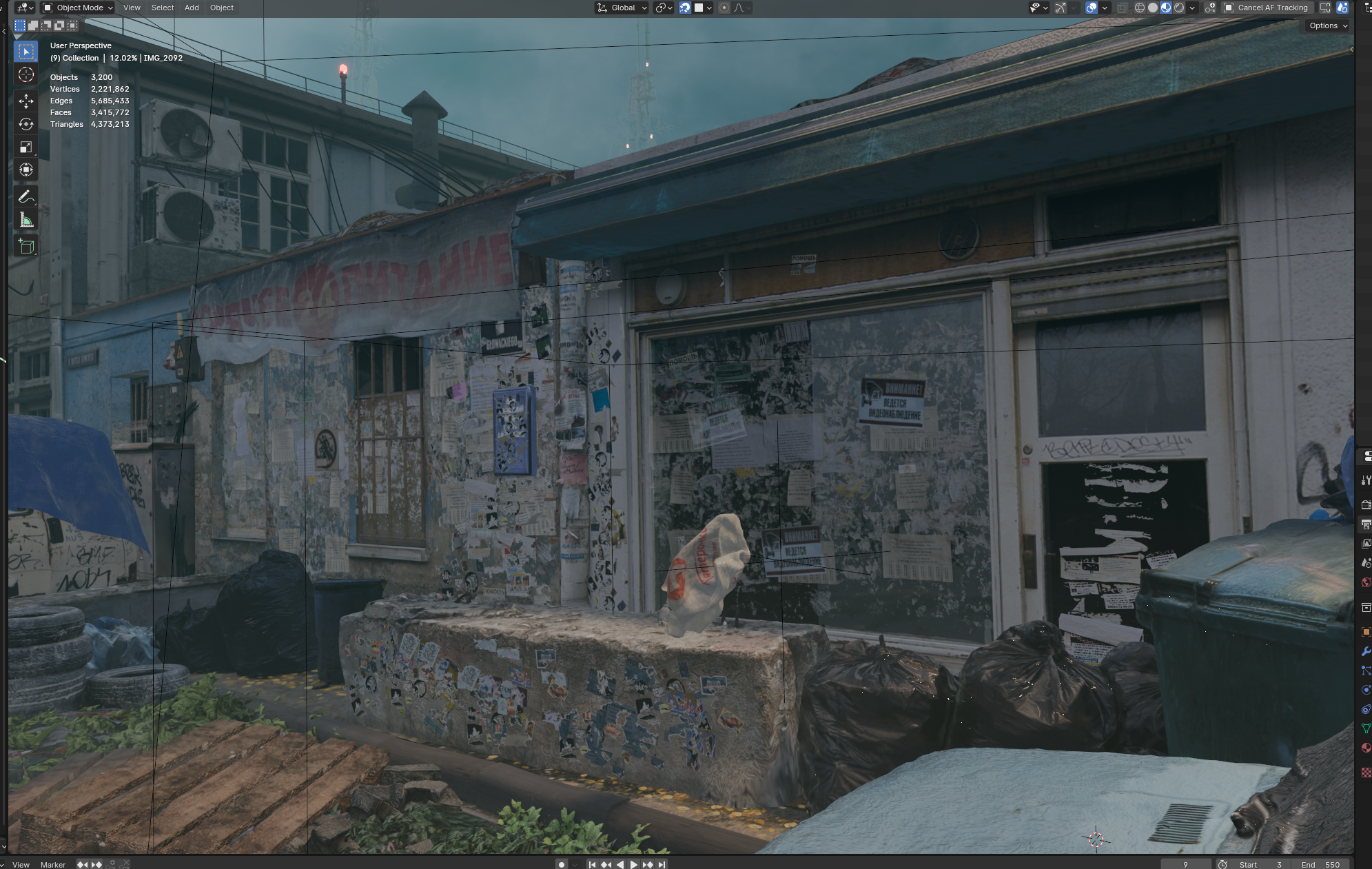1372x869 pixels.
Task: Open the Add menu
Action: click(192, 8)
